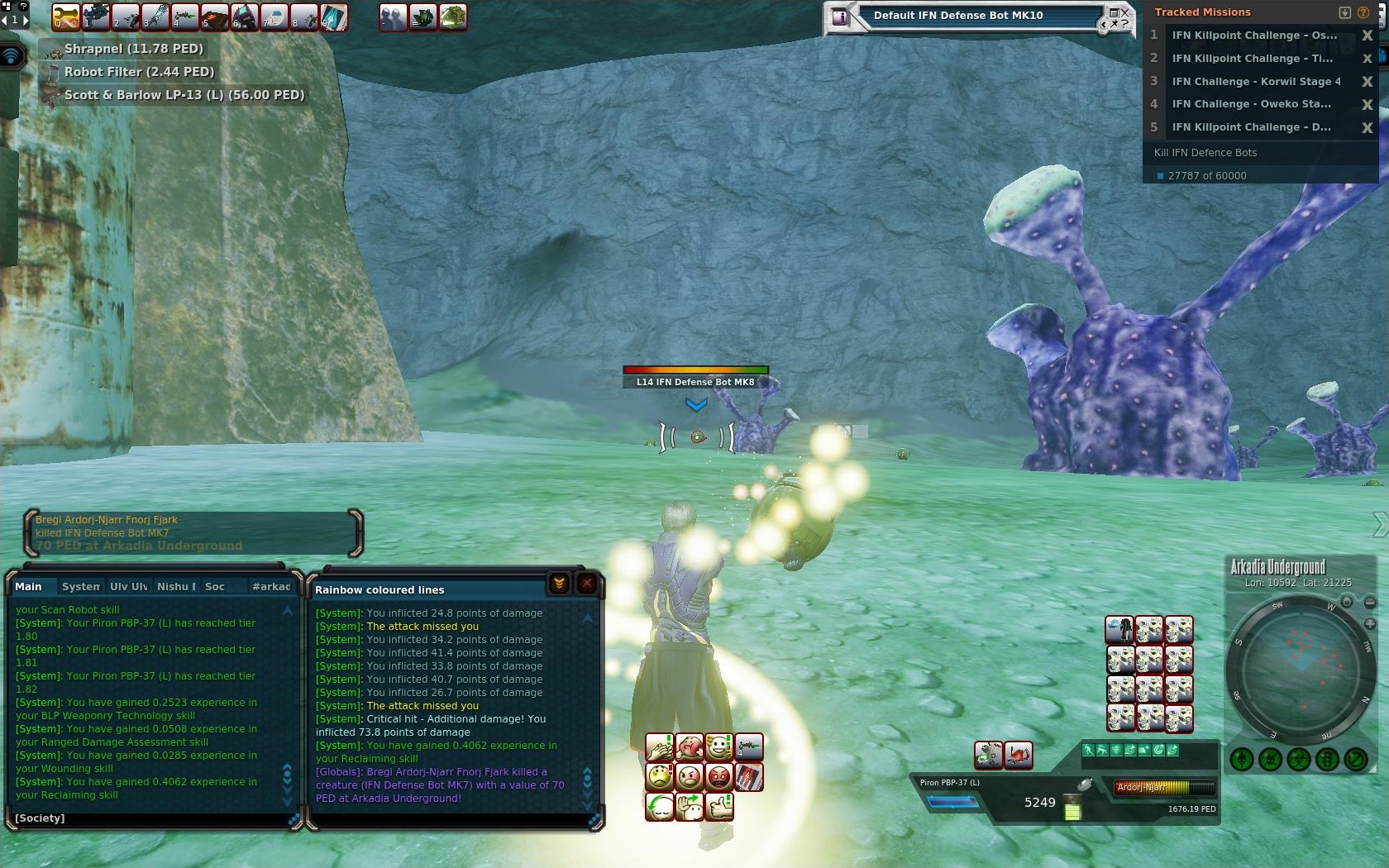This screenshot has width=1389, height=868.
Task: Remove IFN Challenge - Korwil Stage 4 from tracking
Action: pos(1367,81)
